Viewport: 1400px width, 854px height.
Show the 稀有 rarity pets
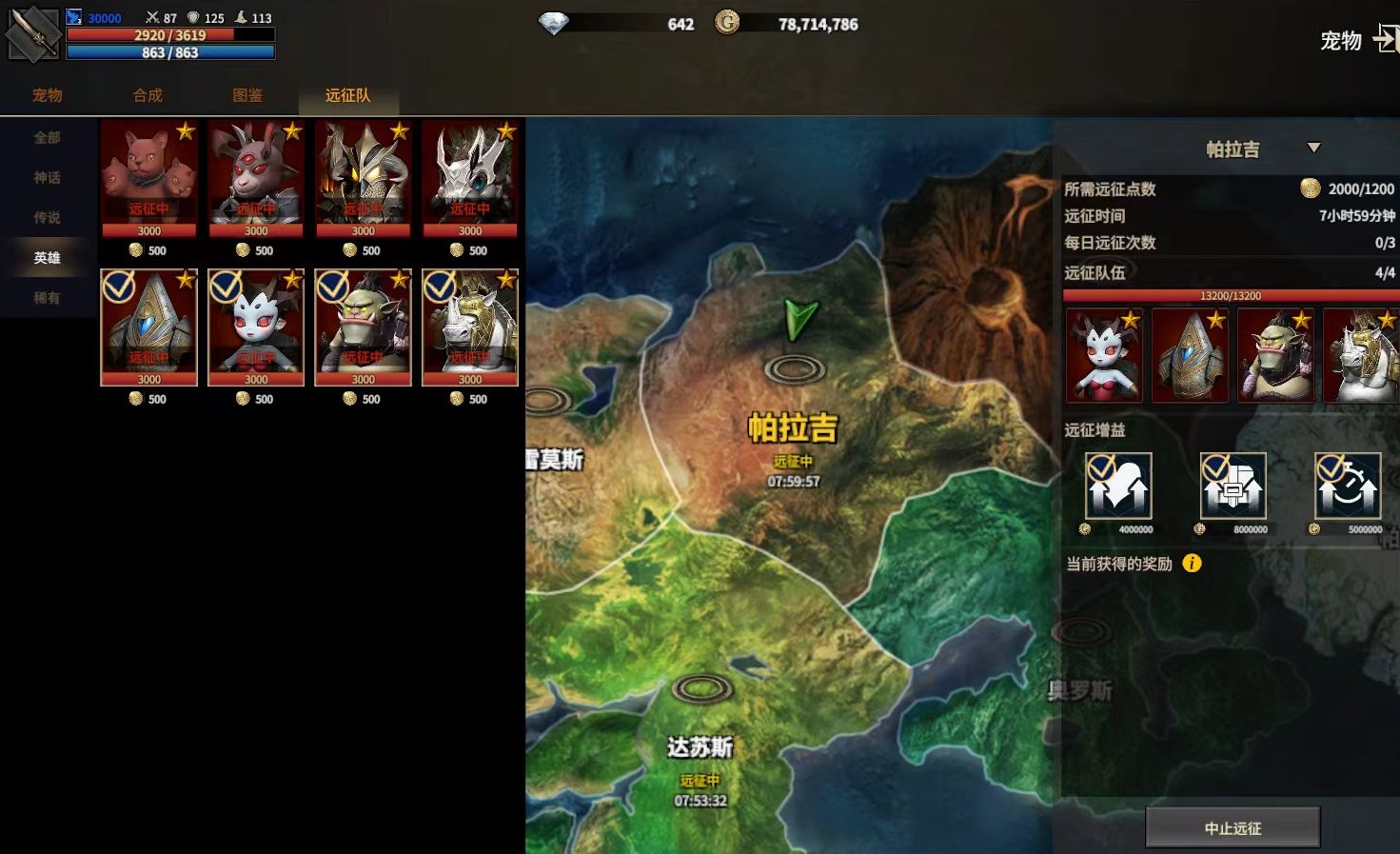47,298
